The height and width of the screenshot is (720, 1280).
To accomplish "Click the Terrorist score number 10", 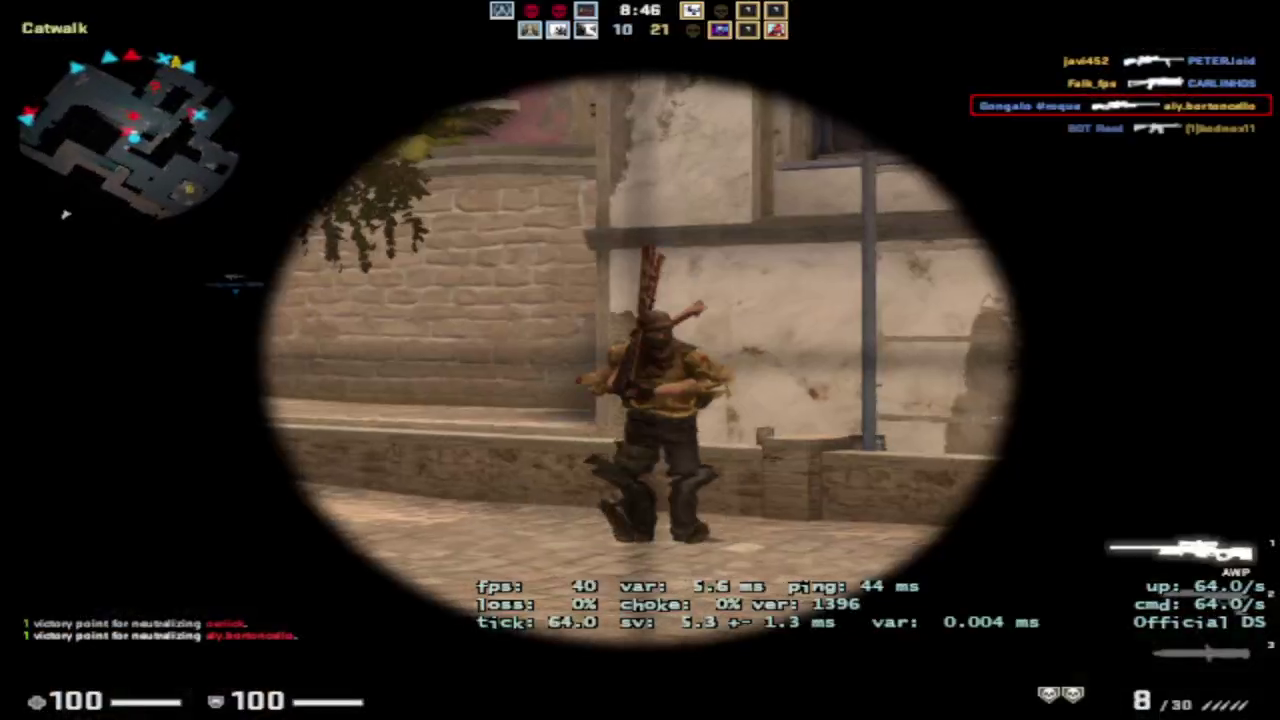I will 621,29.
